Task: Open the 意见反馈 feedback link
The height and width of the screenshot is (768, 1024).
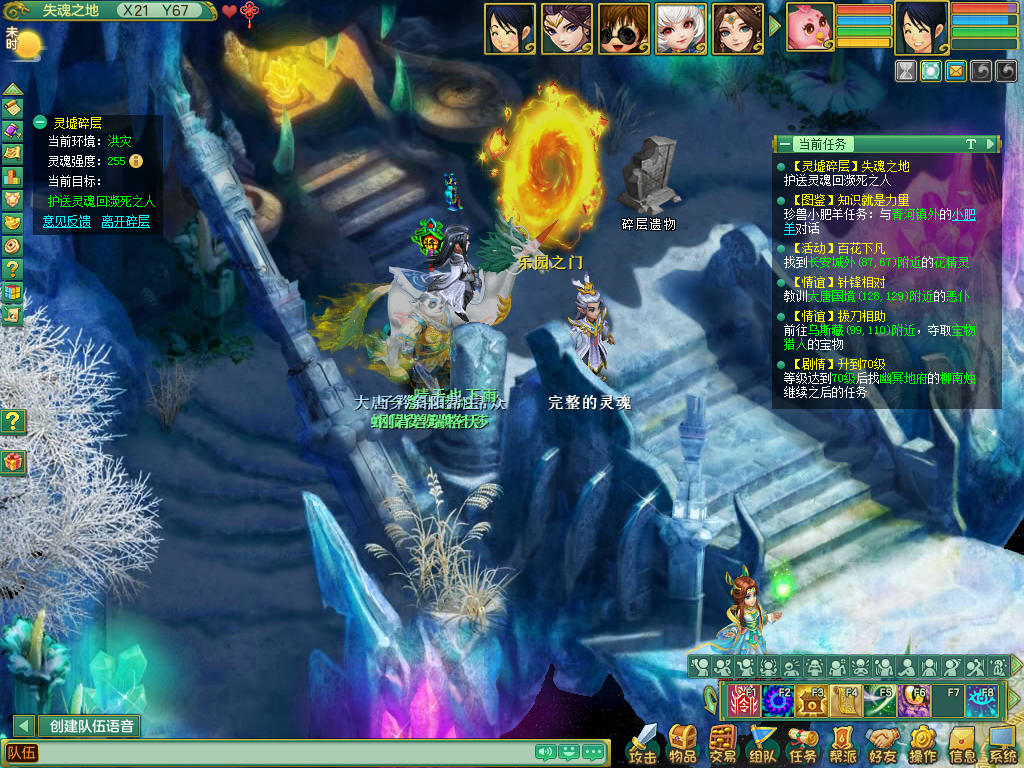Action: point(66,221)
